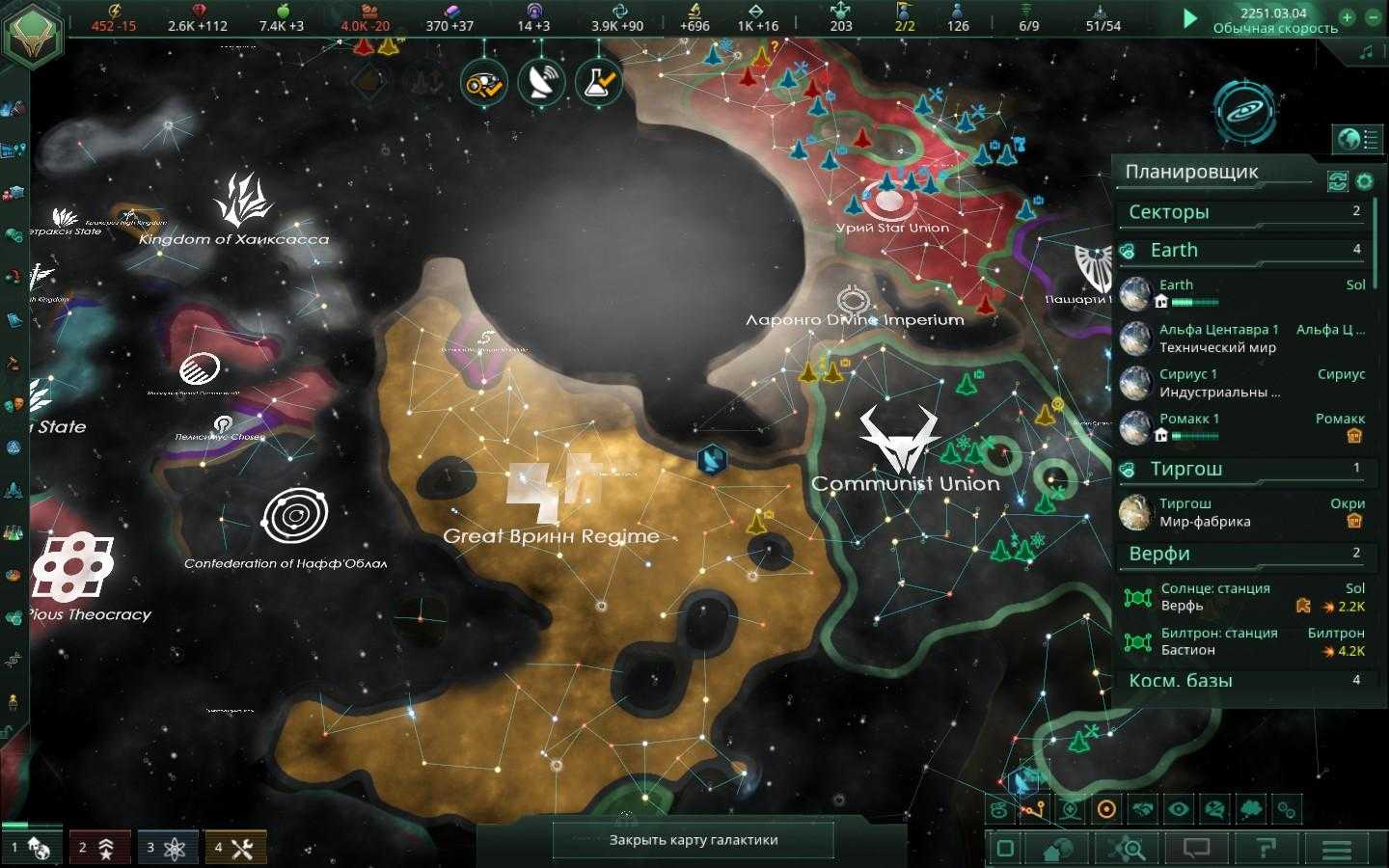Click the ringed galaxy map toggle icon

(x=1243, y=109)
